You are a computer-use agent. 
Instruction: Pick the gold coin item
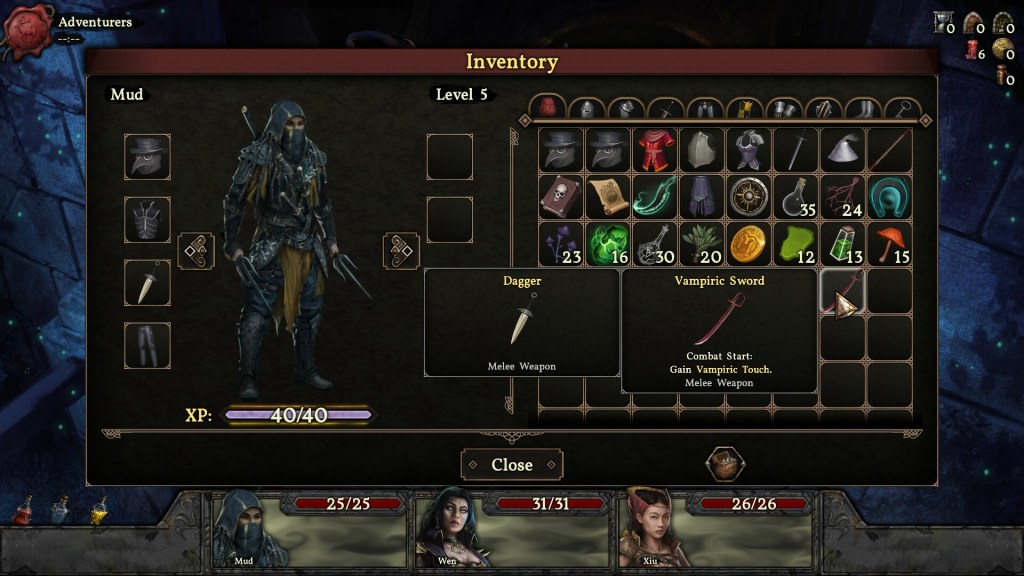(747, 243)
